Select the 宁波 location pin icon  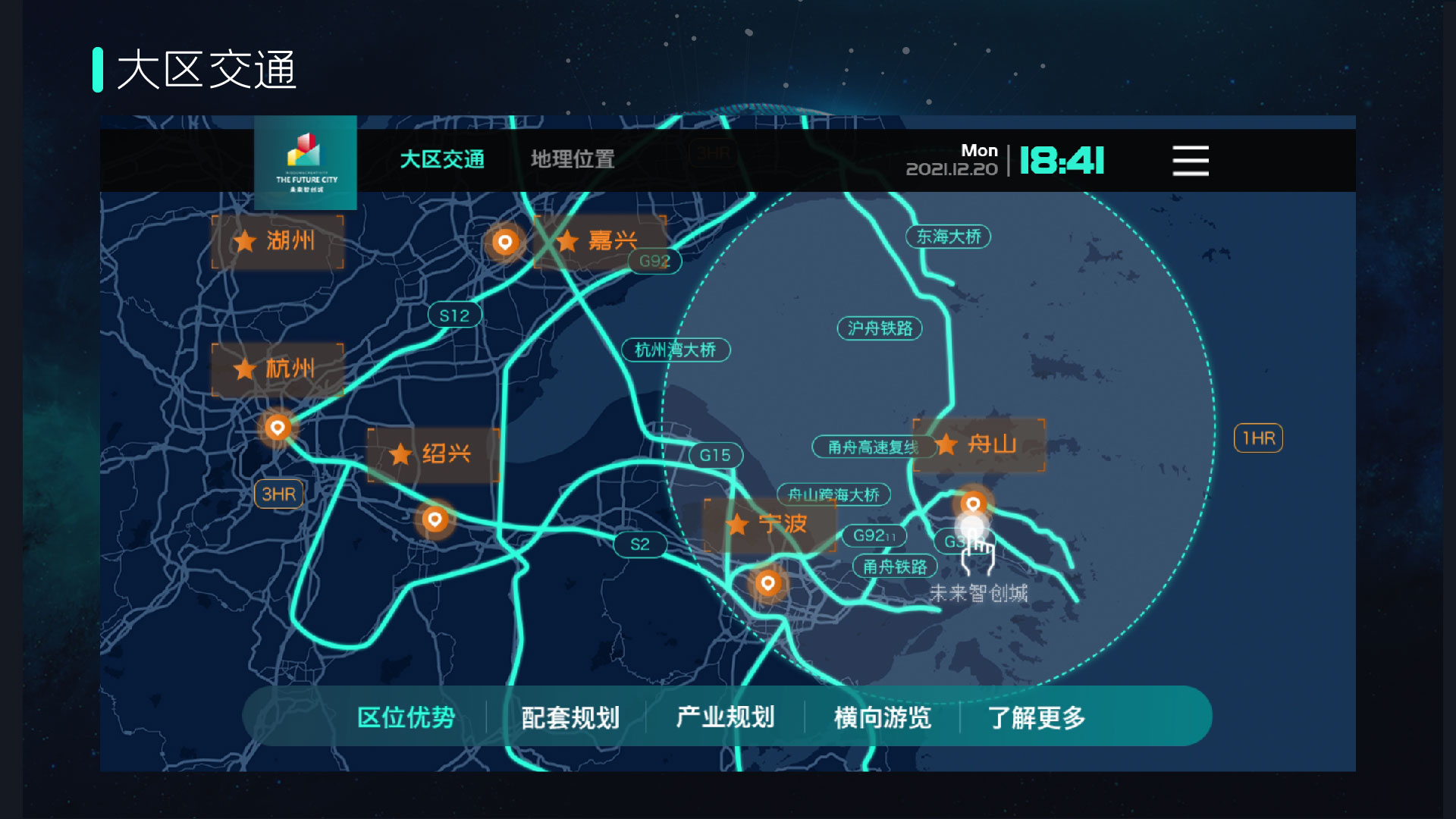[767, 583]
